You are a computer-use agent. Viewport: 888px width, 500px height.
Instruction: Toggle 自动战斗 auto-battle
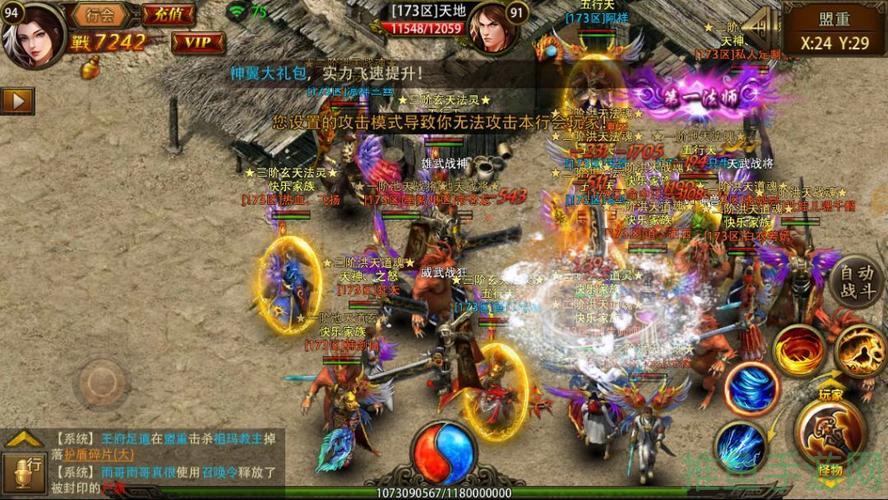856,281
